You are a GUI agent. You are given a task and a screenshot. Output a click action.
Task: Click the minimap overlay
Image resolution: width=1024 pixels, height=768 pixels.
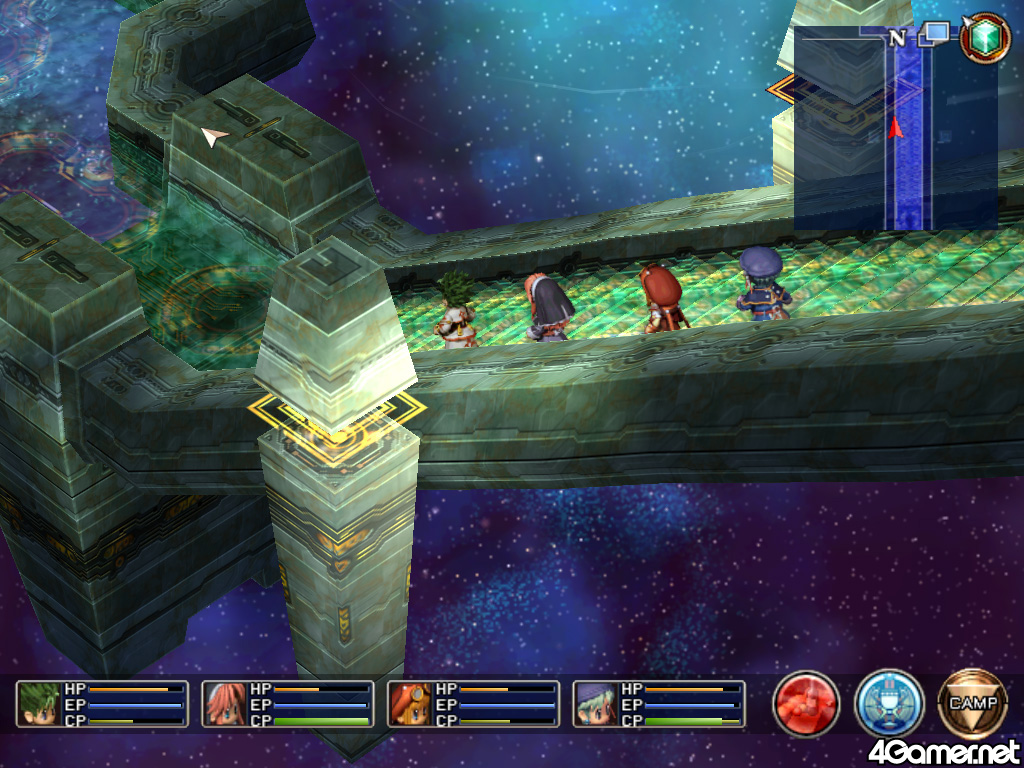point(895,128)
